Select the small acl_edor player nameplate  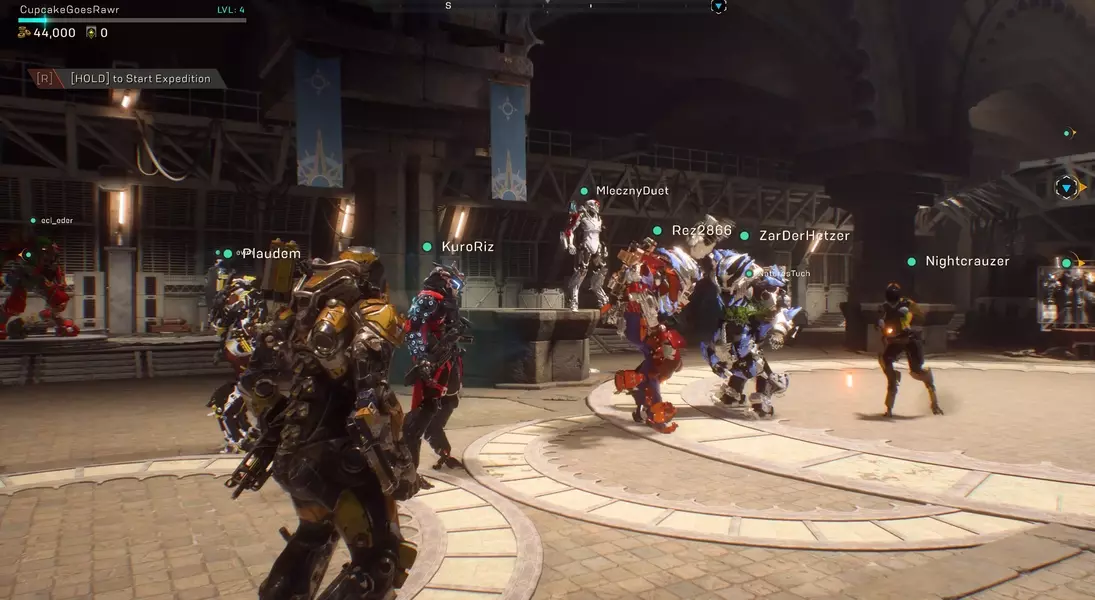pos(56,220)
